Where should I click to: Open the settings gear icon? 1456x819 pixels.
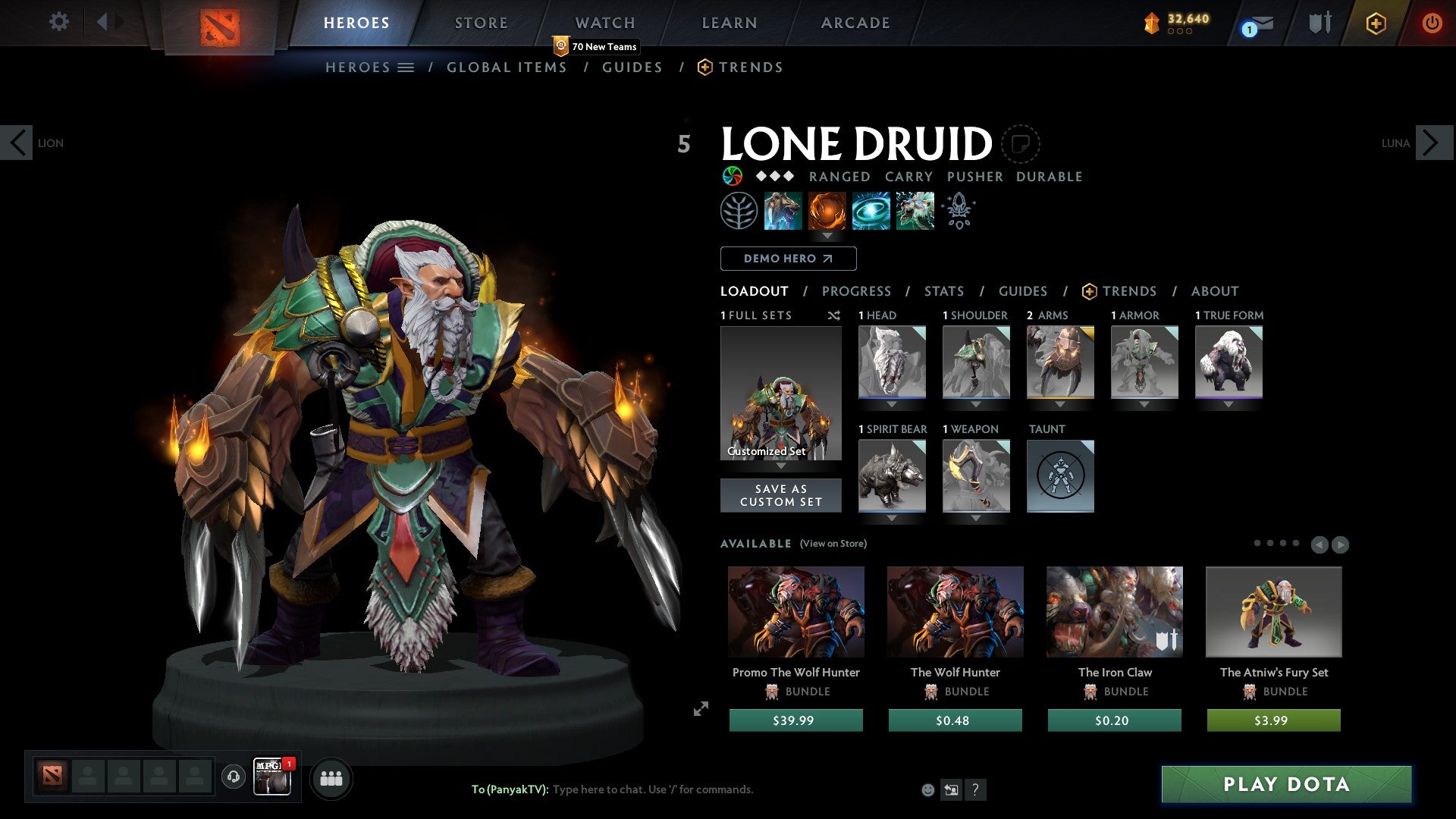59,22
